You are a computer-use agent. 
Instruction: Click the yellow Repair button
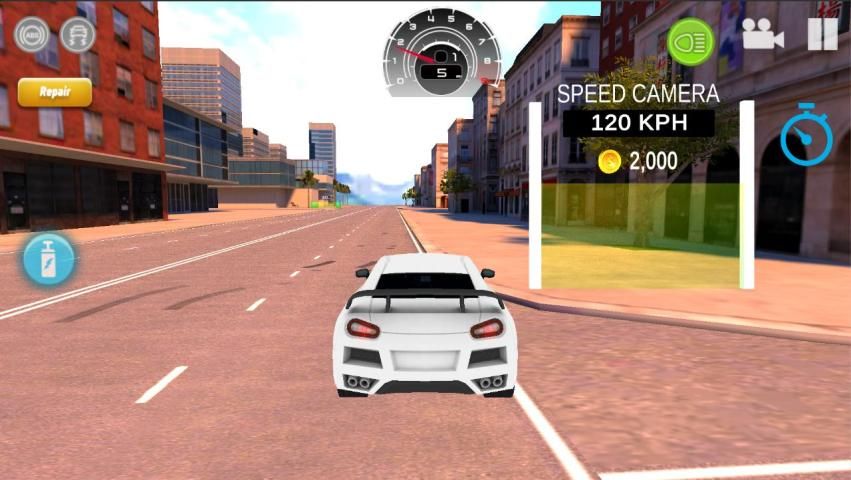click(x=55, y=92)
